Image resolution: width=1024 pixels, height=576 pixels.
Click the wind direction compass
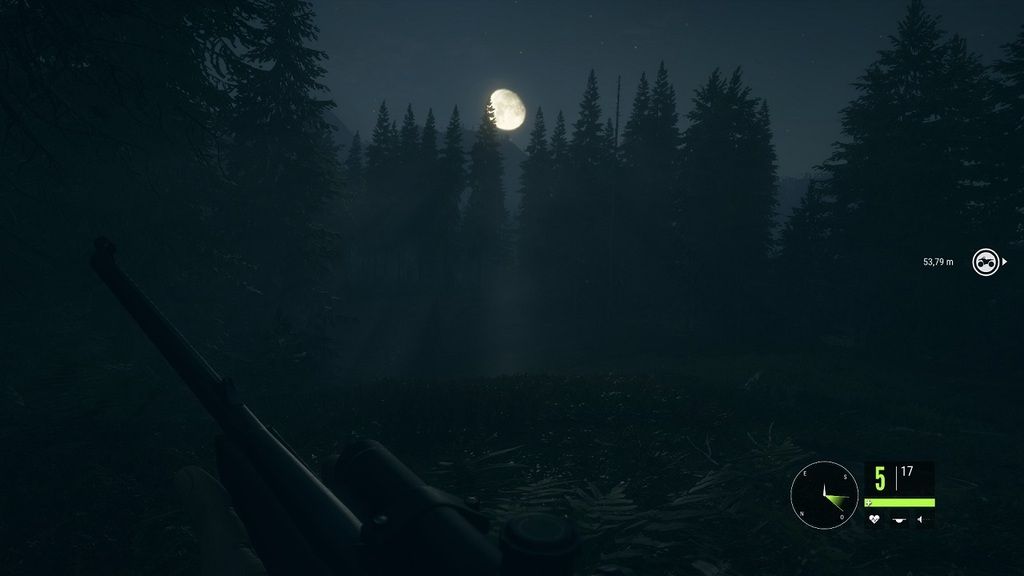[x=824, y=494]
